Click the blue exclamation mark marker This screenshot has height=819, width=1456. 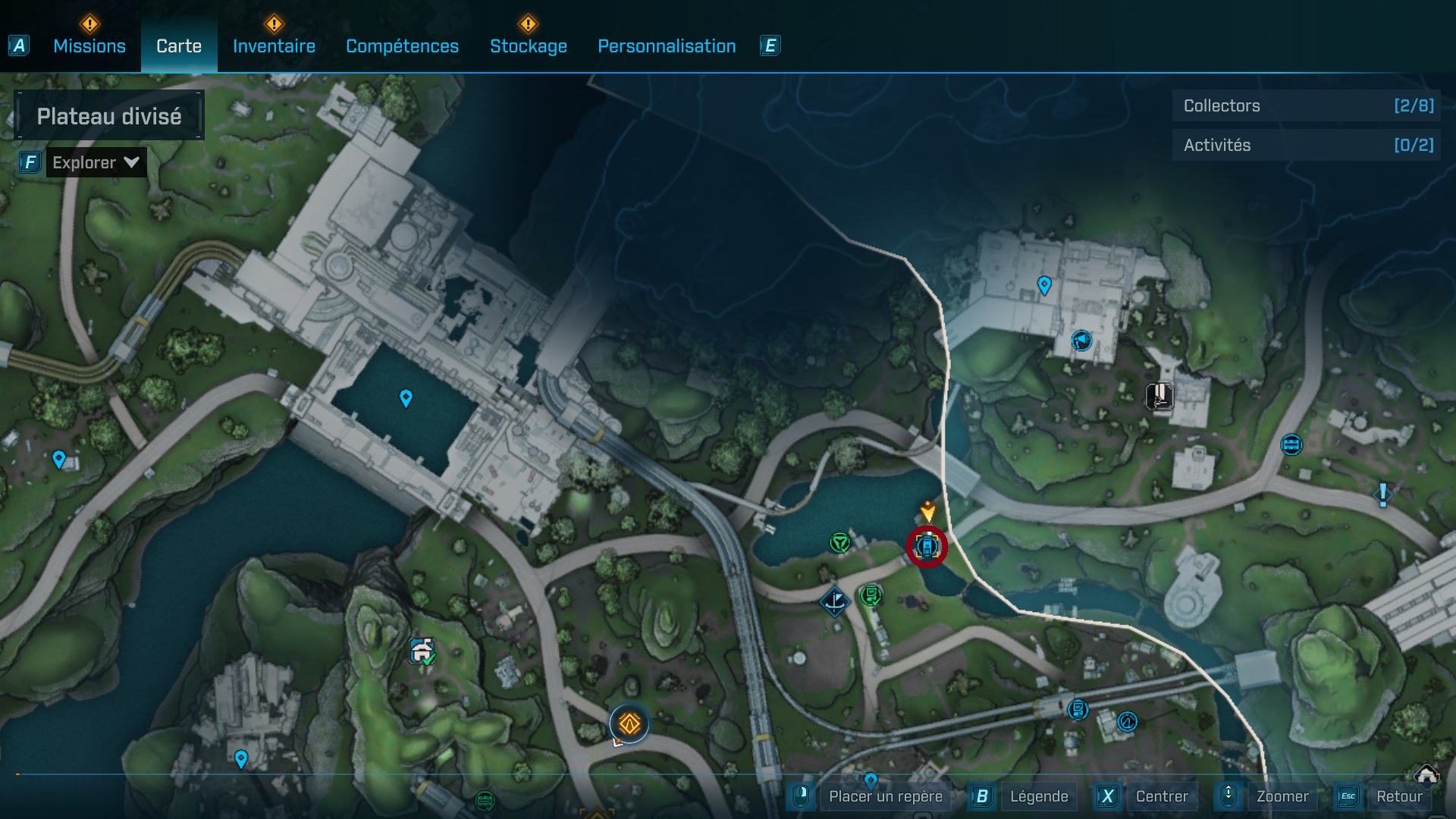click(1383, 495)
